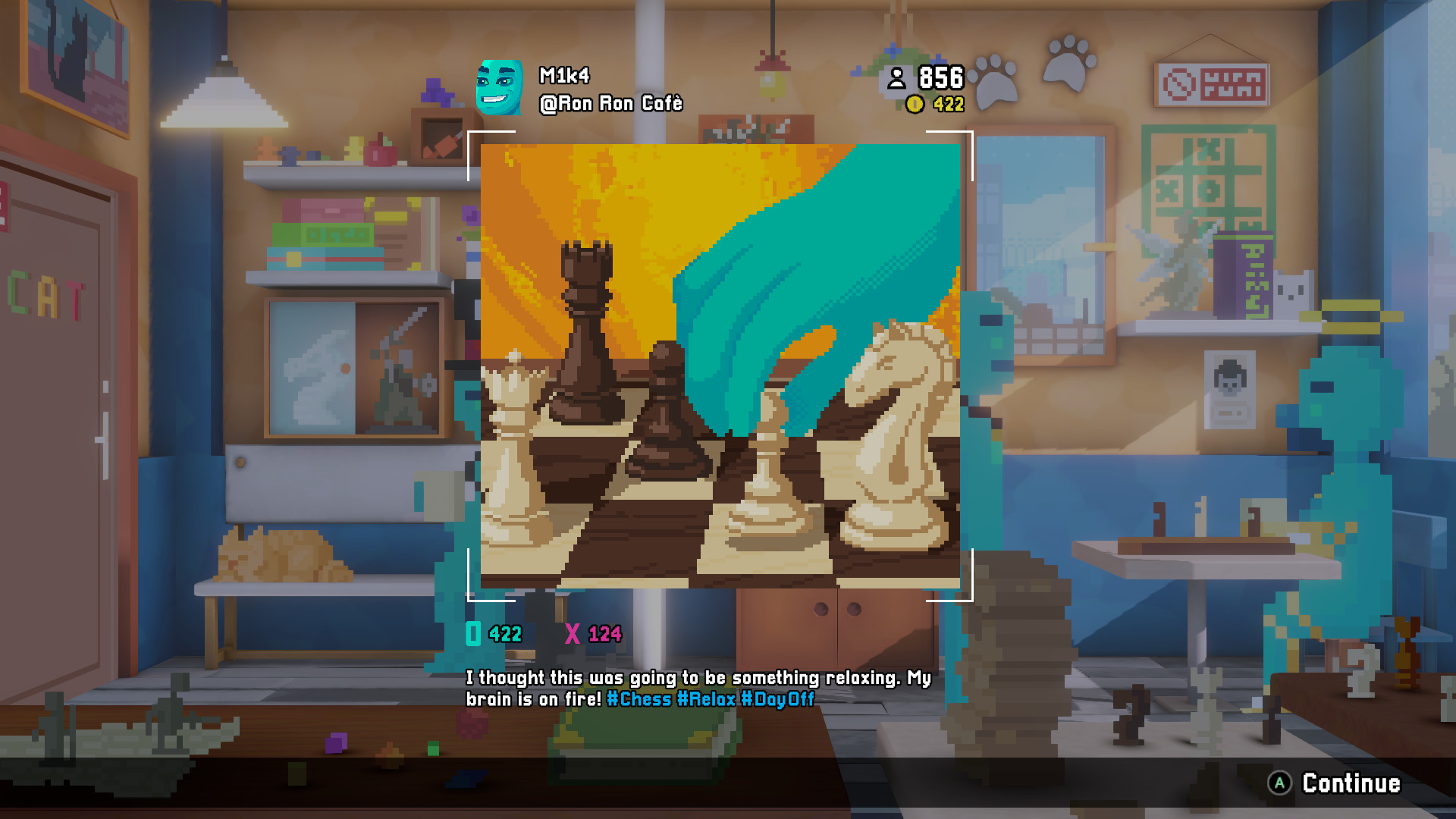Click M1k4's avatar icon
Image resolution: width=1456 pixels, height=819 pixels.
coord(501,86)
